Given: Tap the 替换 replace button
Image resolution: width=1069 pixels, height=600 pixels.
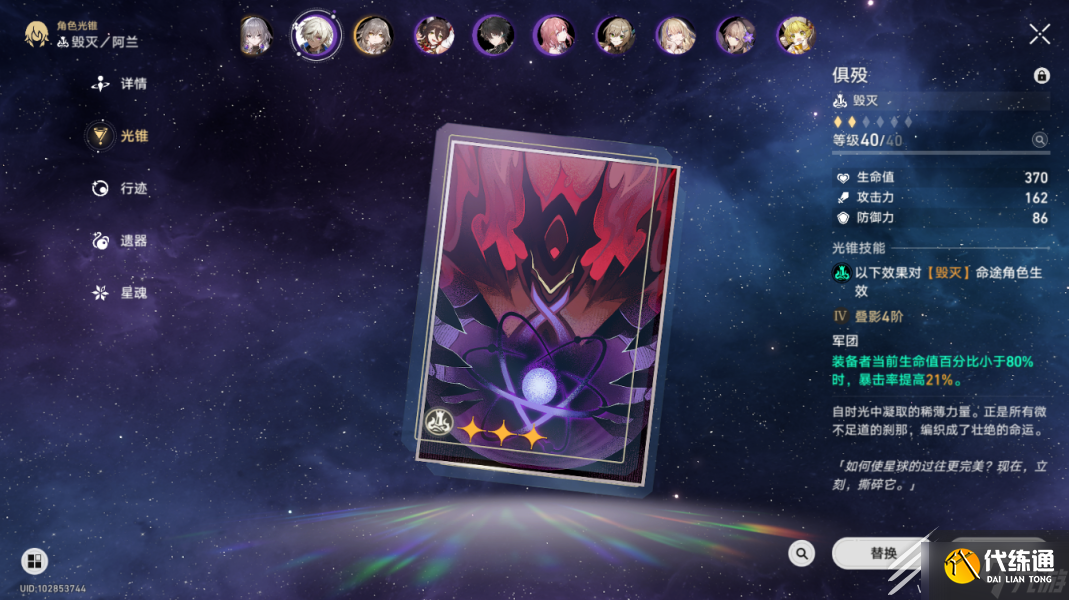Looking at the screenshot, I should (883, 553).
